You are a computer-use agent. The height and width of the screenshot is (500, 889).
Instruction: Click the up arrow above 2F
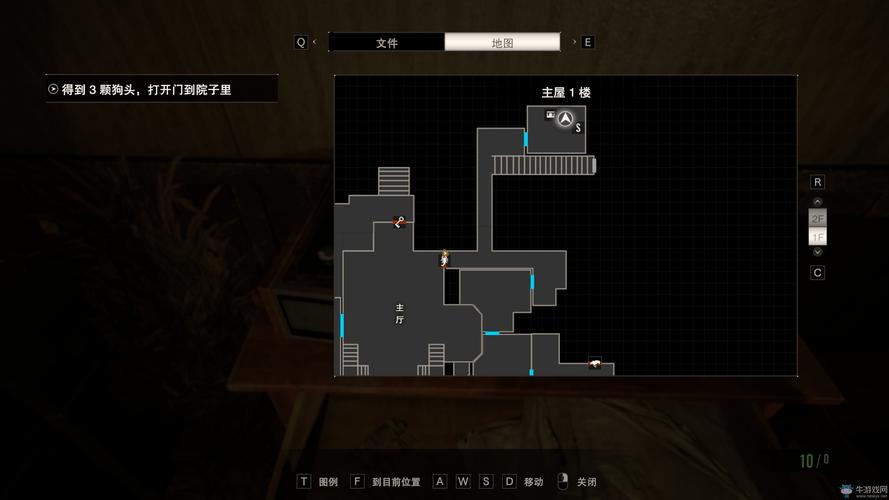tap(817, 202)
